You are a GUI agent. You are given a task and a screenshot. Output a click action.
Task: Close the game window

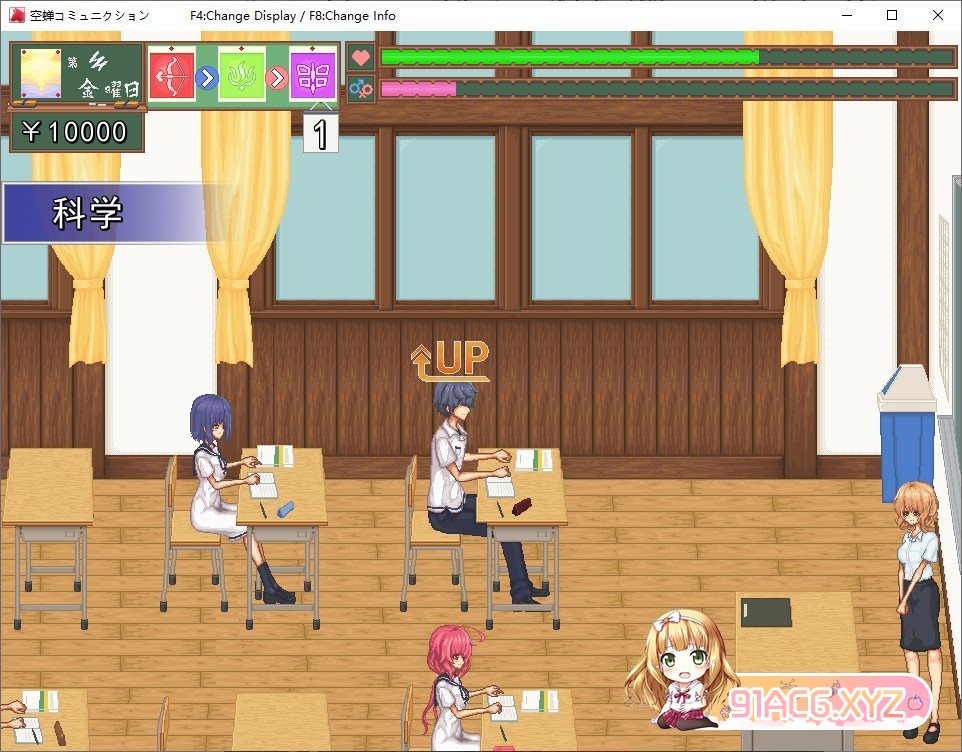tap(937, 15)
